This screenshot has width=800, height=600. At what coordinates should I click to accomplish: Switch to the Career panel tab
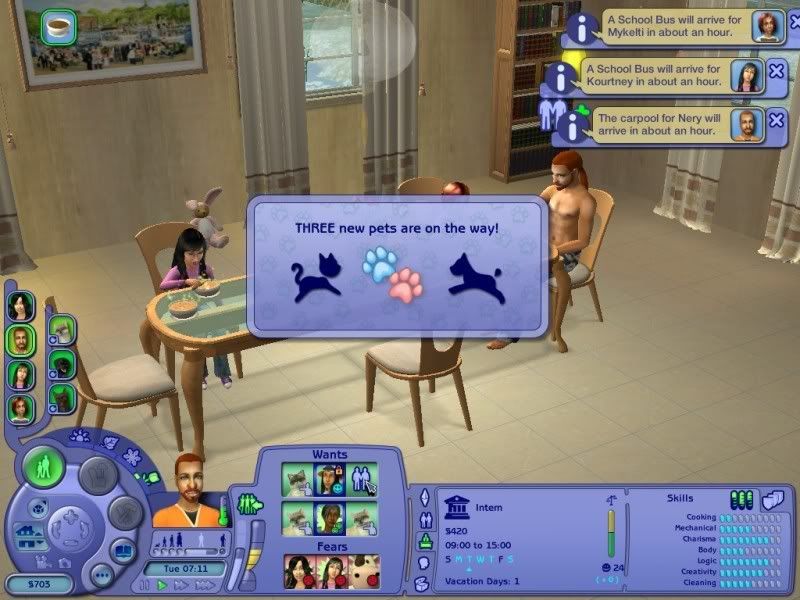point(424,540)
